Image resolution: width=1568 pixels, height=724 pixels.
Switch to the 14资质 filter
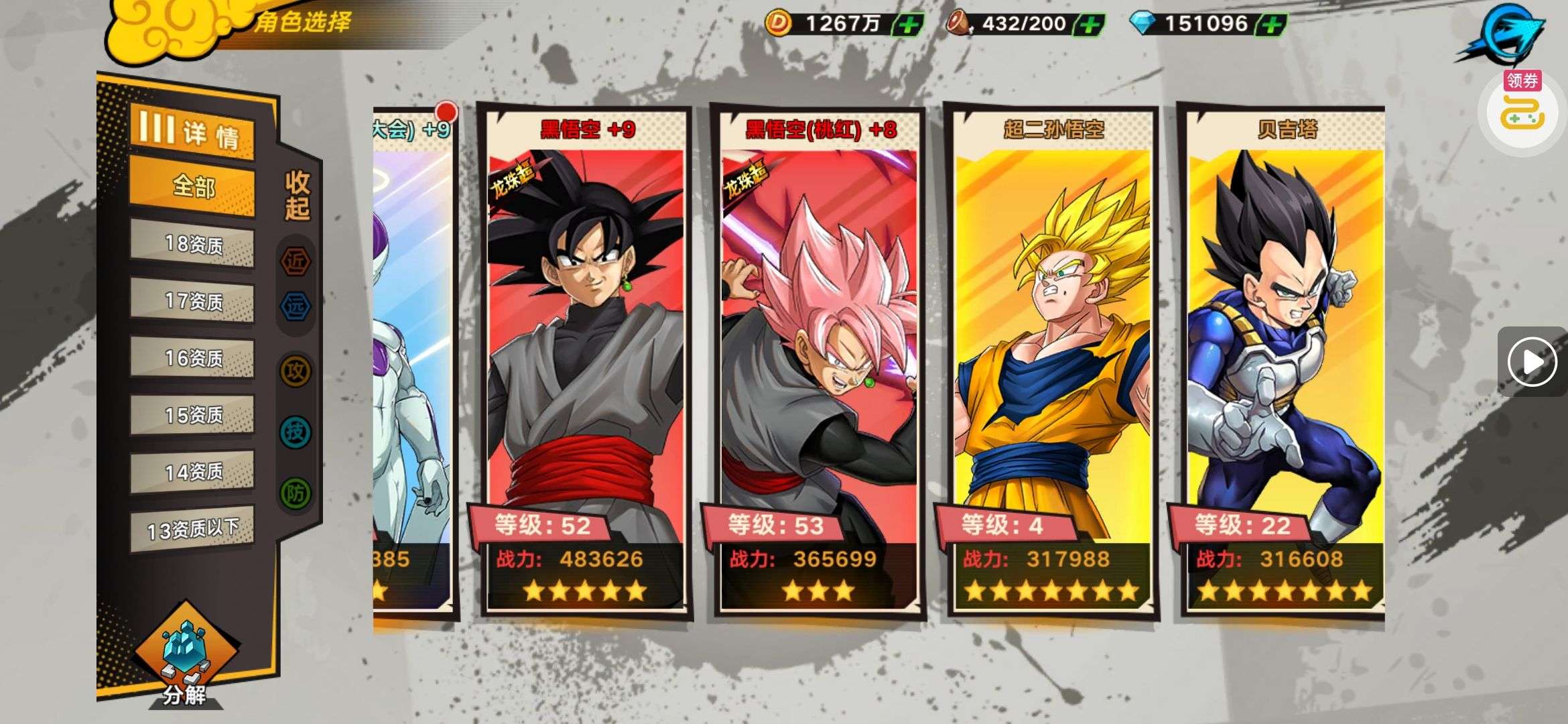pyautogui.click(x=192, y=472)
